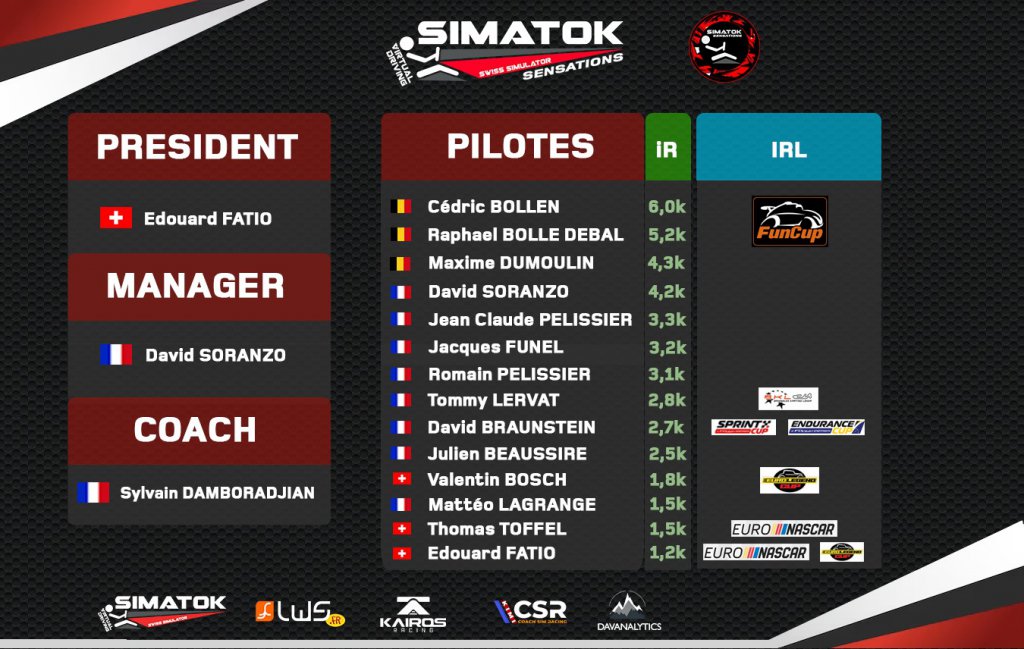This screenshot has height=649, width=1024.
Task: Open the Kairos Racing sponsor logo
Action: (x=413, y=614)
